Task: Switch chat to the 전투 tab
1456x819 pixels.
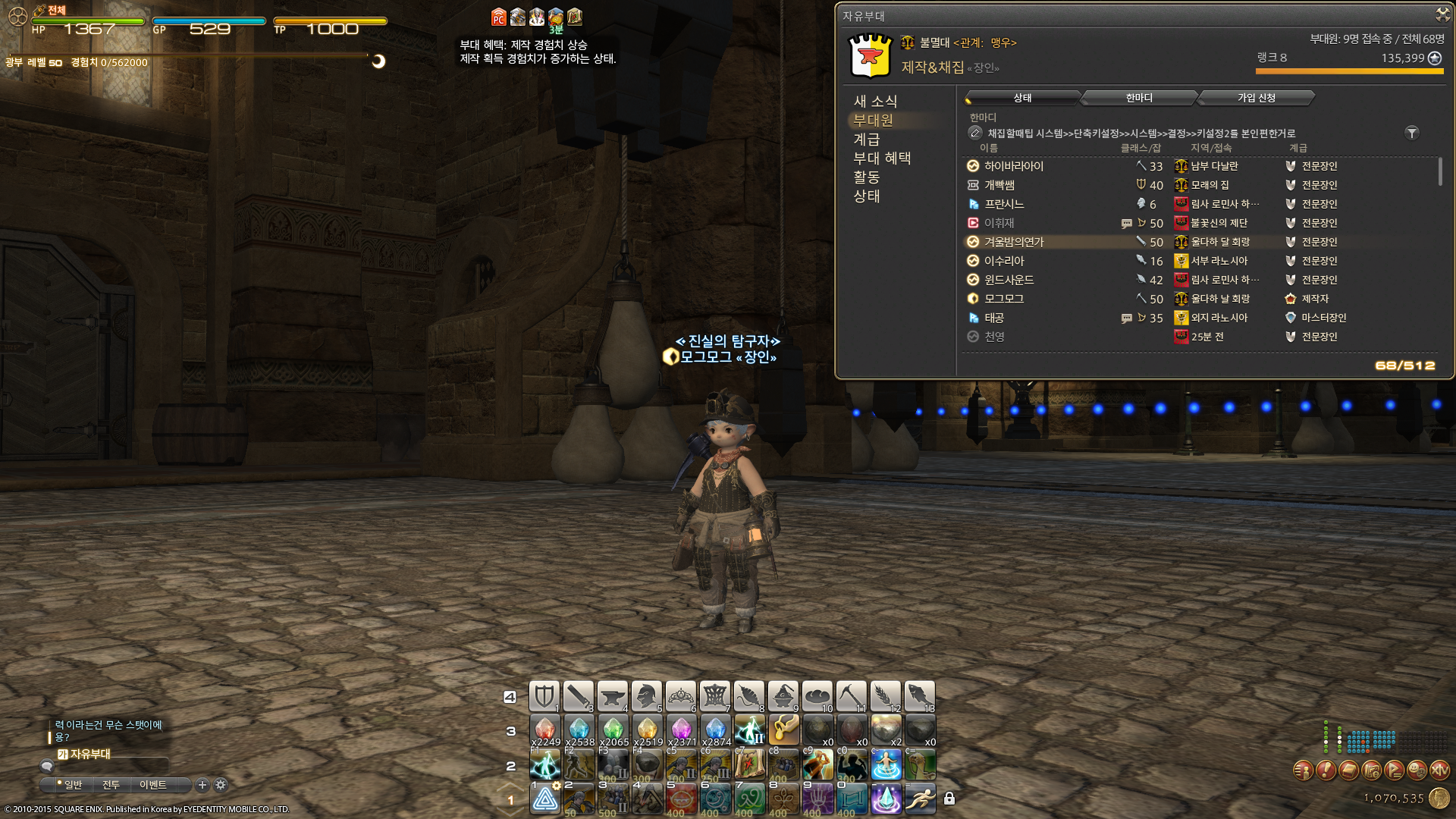Action: [111, 785]
